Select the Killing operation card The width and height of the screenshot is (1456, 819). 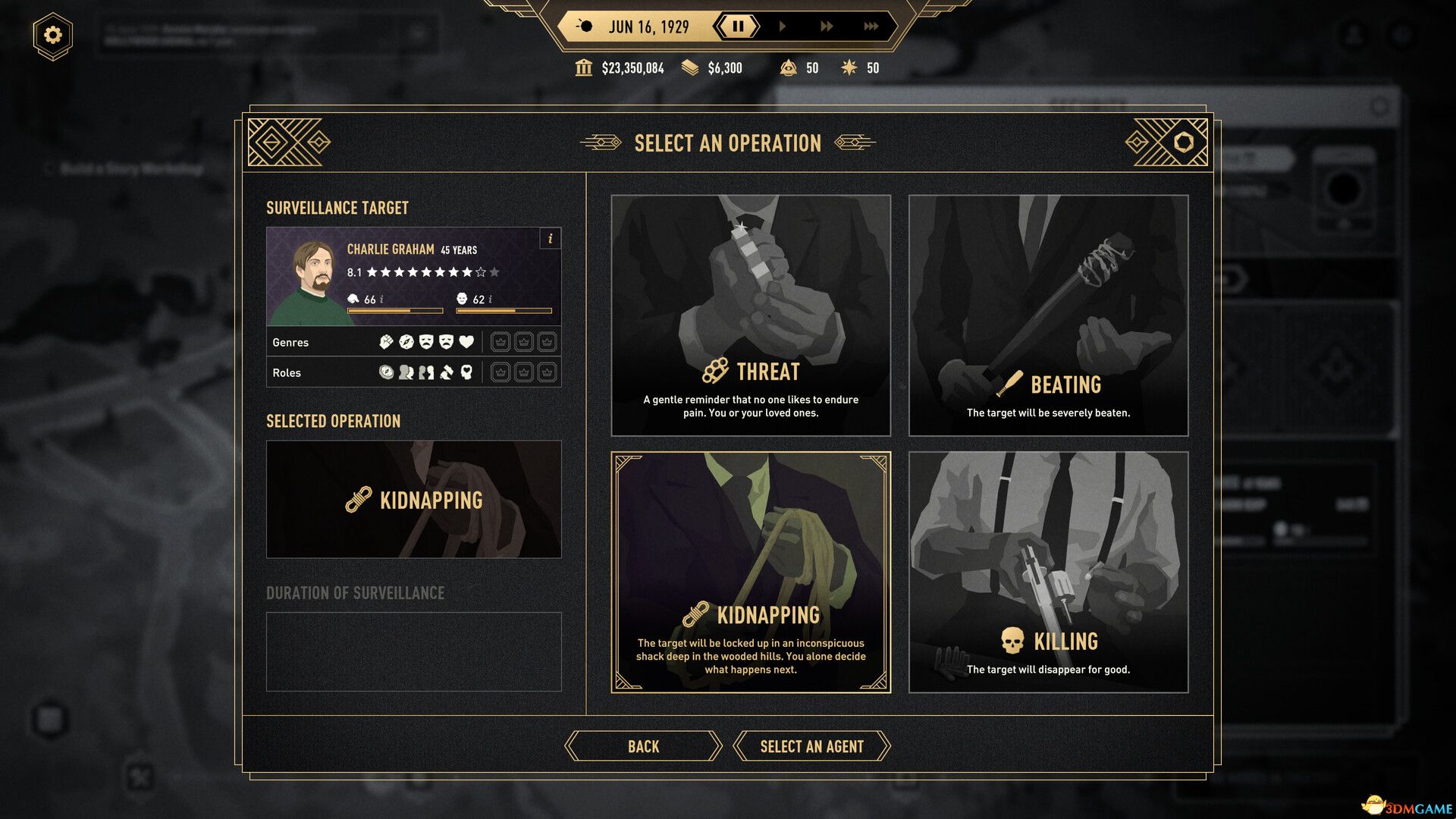(1048, 572)
